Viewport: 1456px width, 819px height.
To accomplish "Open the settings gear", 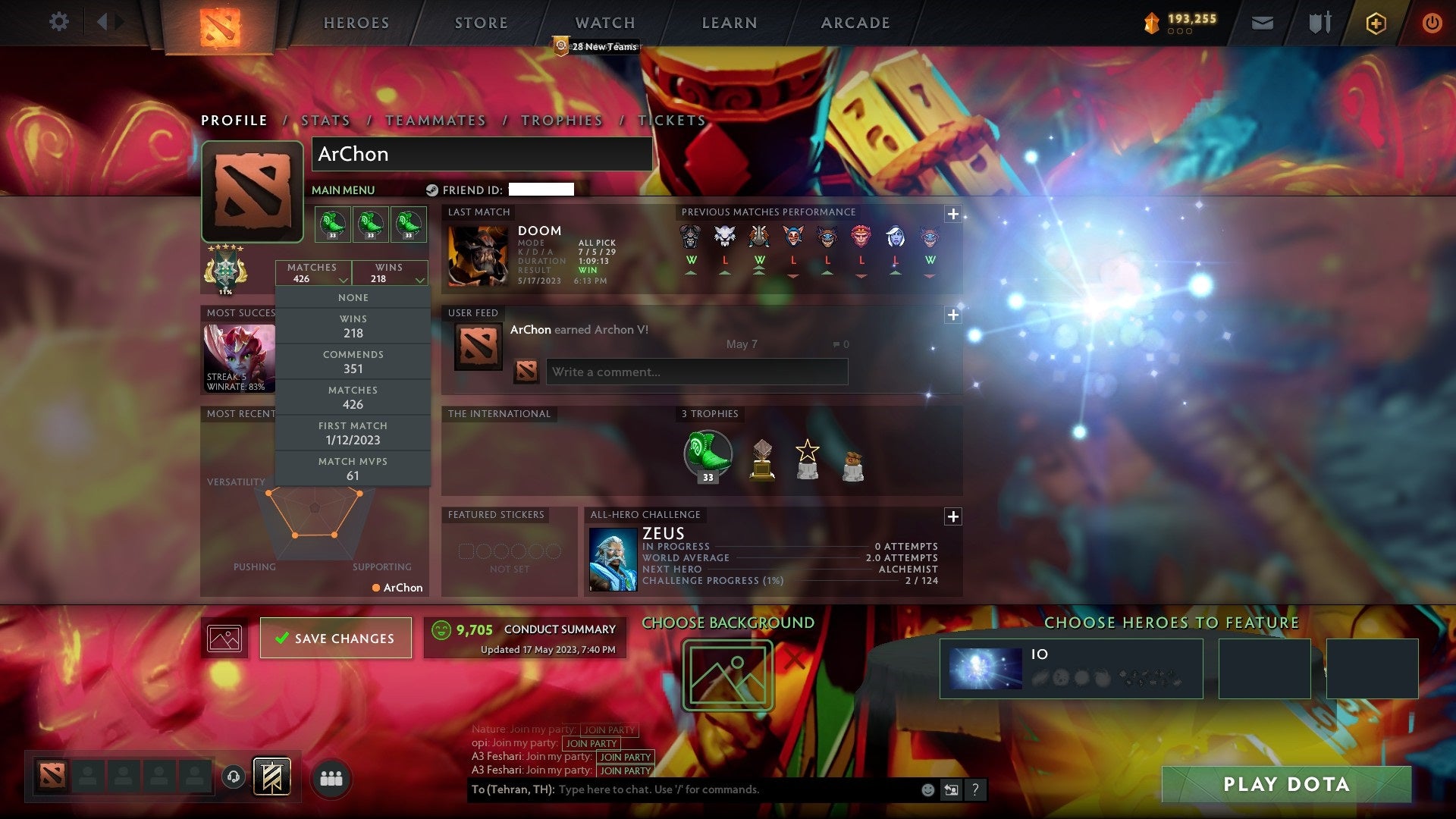I will [59, 22].
